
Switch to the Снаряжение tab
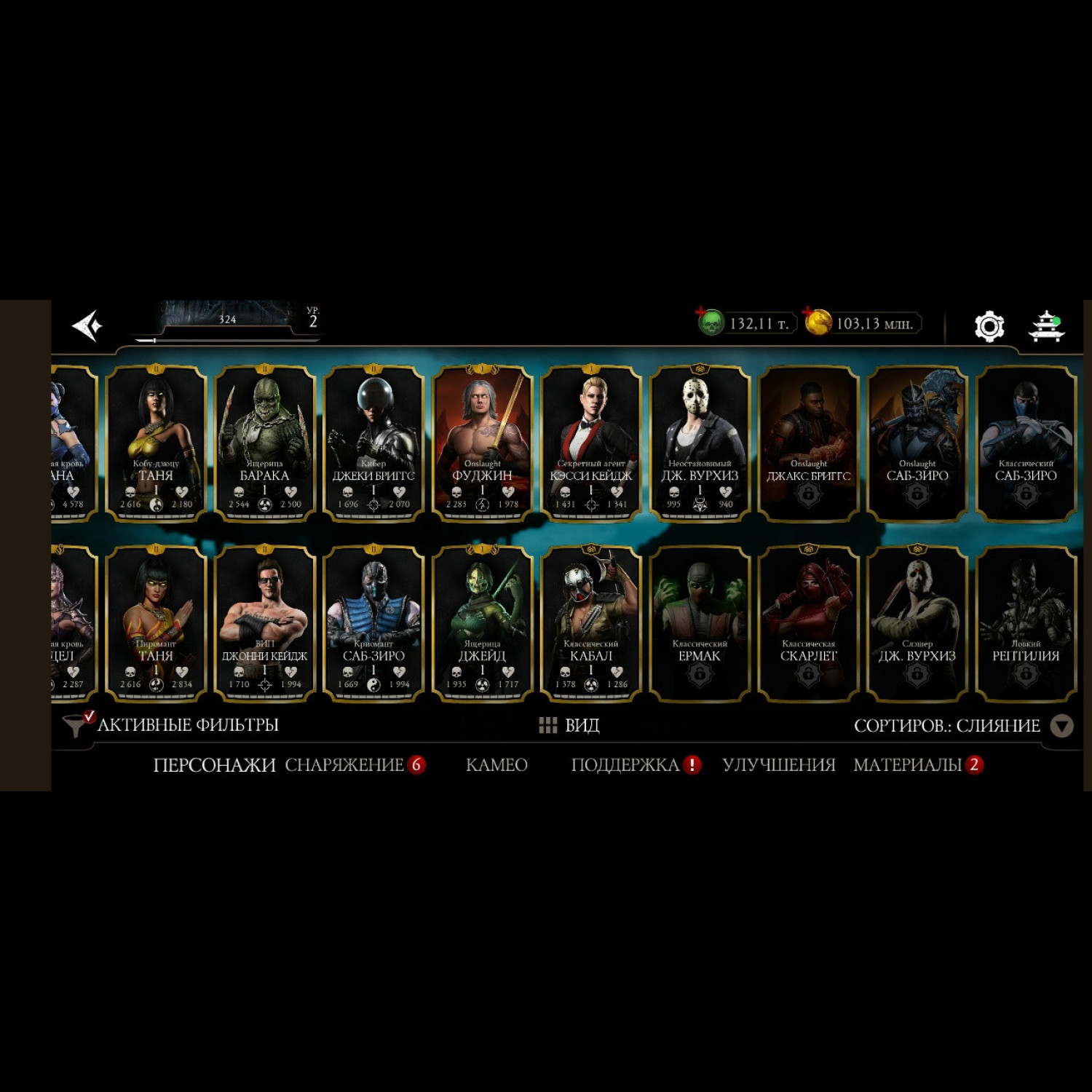344,765
